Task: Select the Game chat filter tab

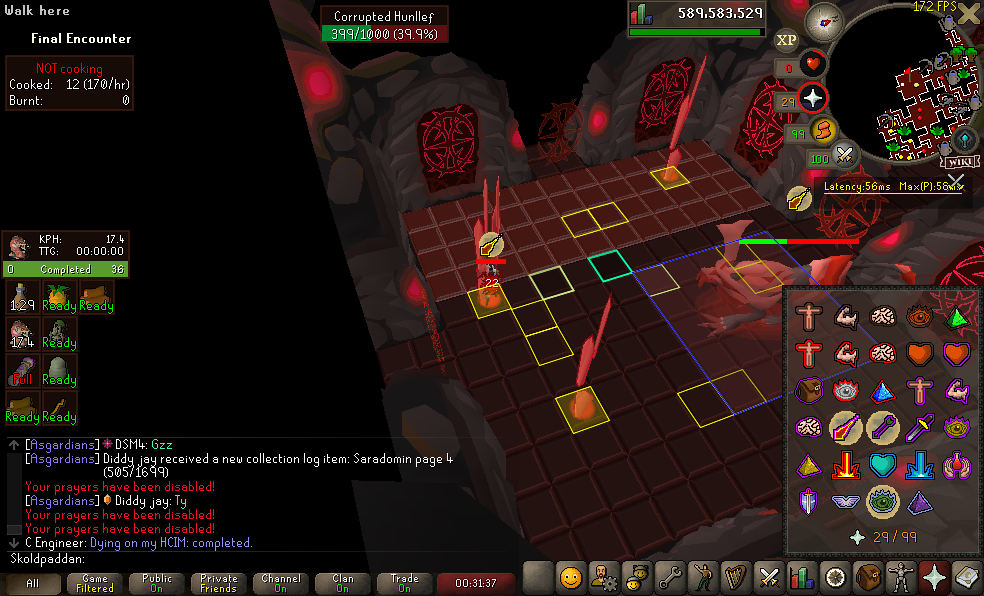Action: click(x=95, y=583)
